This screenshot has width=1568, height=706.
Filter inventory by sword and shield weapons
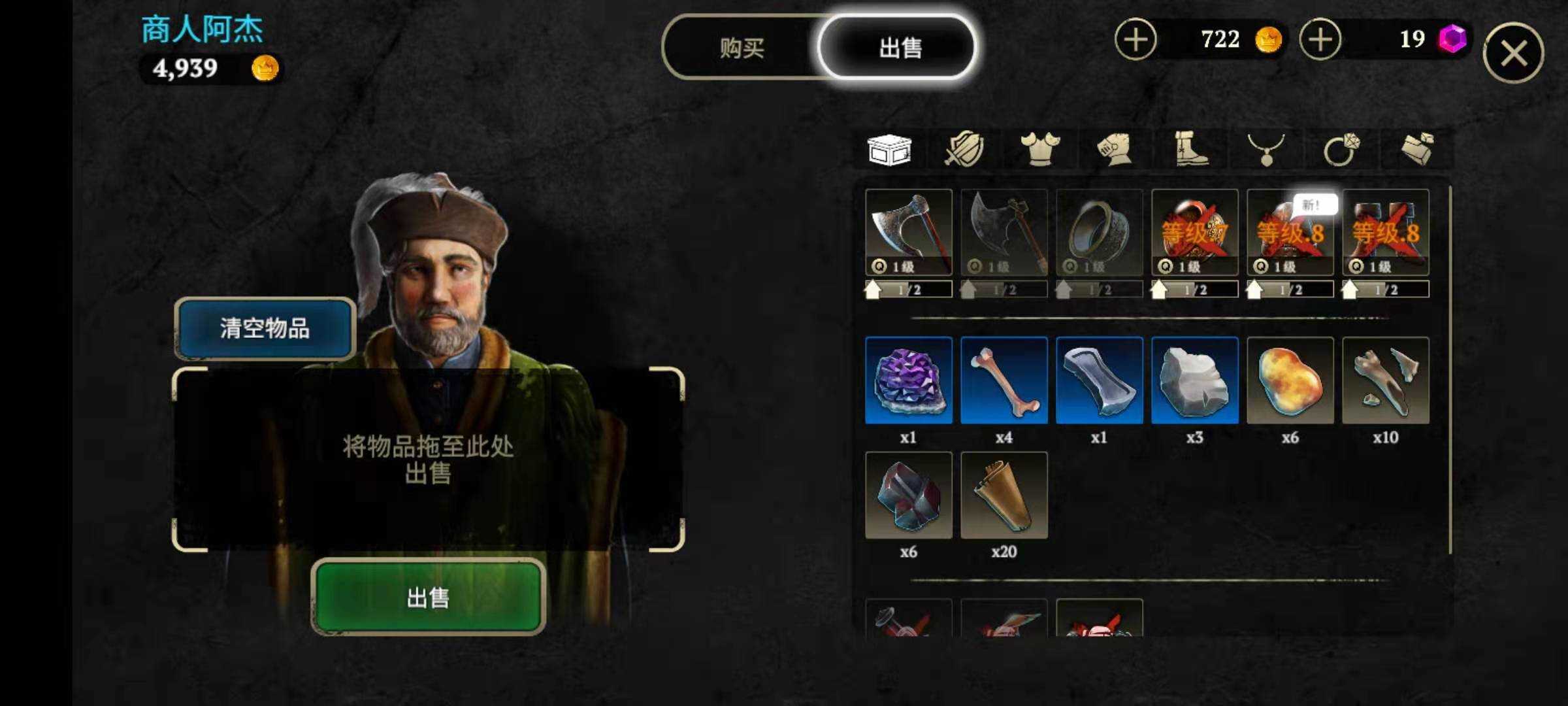coord(964,150)
